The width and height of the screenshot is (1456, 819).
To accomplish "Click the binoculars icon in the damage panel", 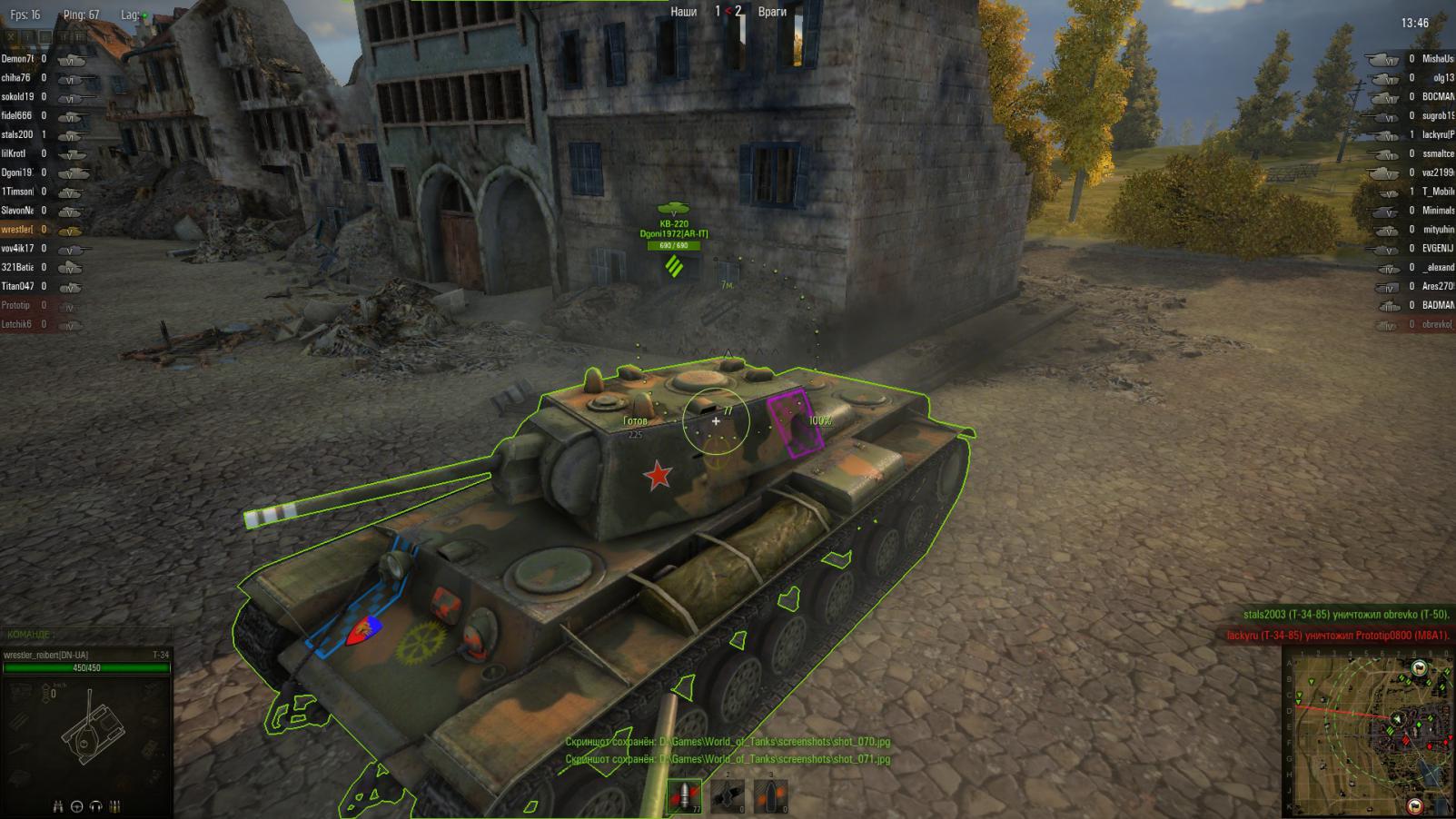I will pyautogui.click(x=59, y=806).
